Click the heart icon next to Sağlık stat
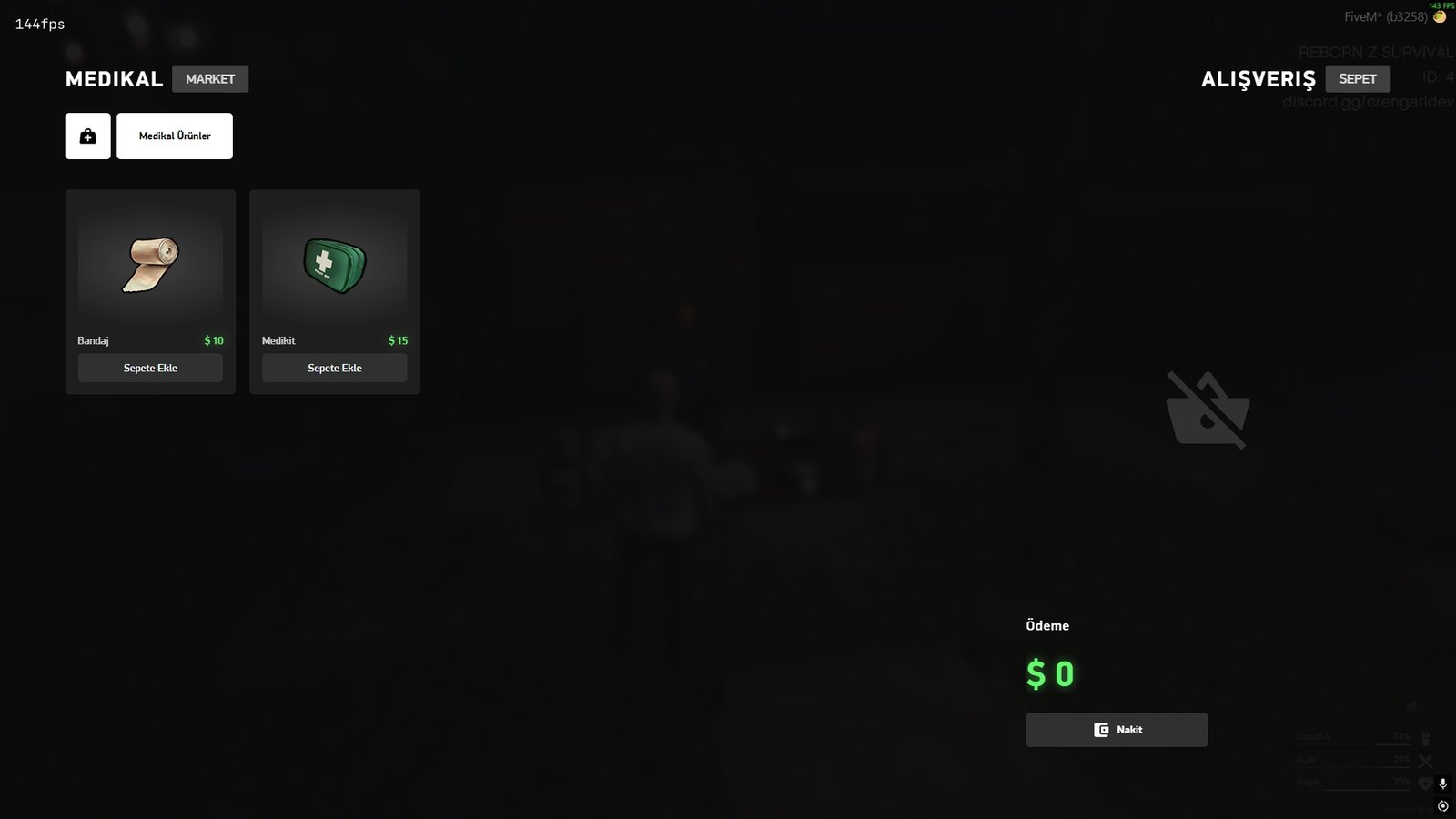The height and width of the screenshot is (819, 1456). click(1424, 784)
